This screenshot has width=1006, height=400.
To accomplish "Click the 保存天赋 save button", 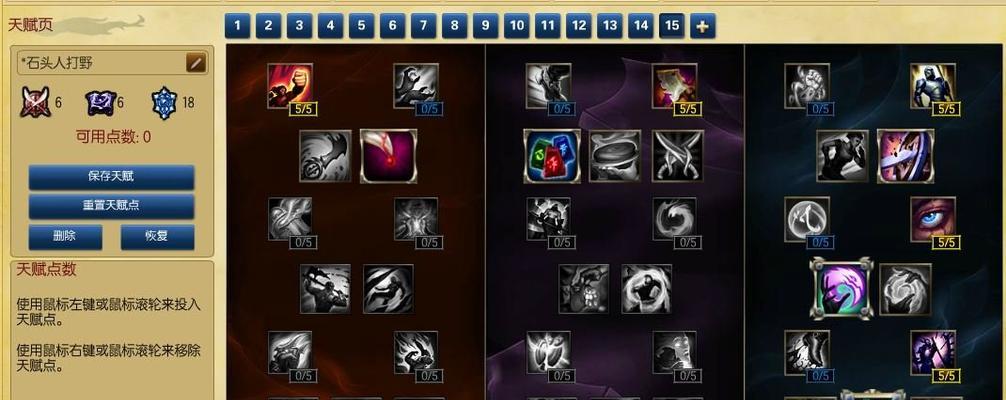I will click(111, 176).
